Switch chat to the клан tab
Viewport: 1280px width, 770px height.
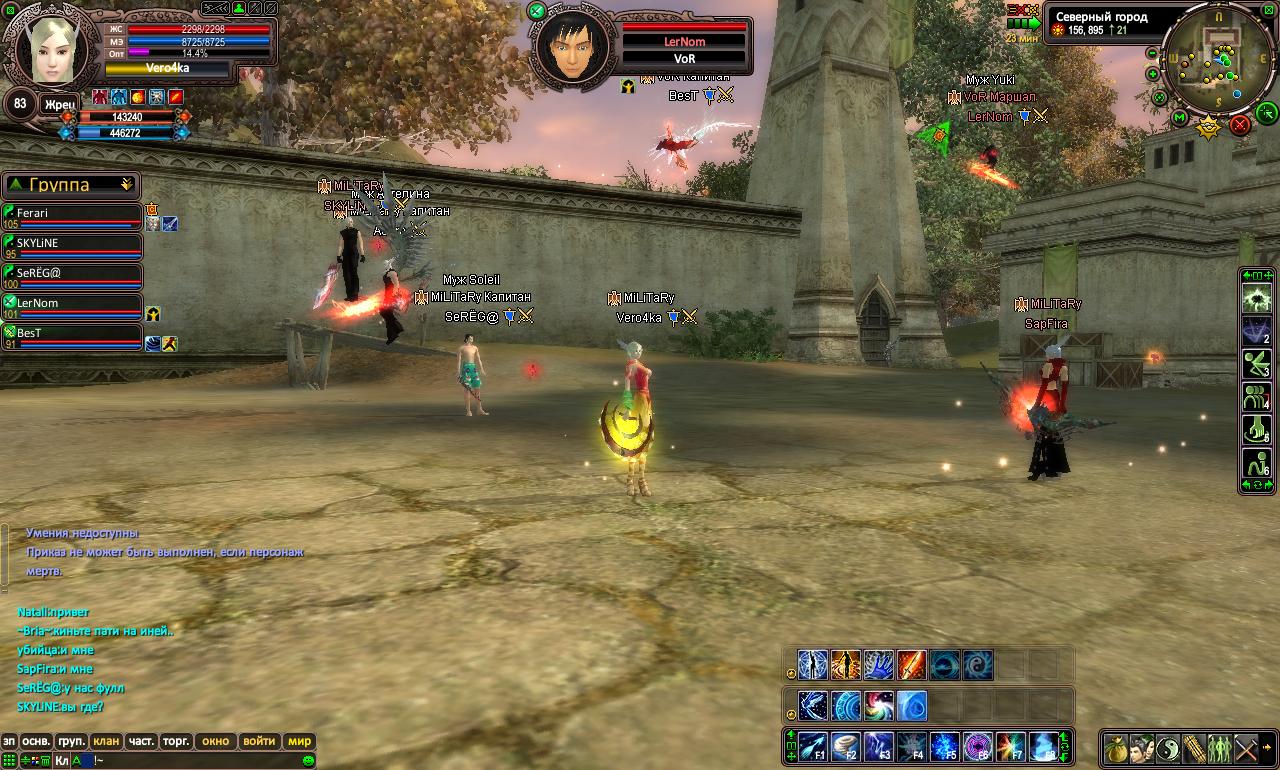coord(106,742)
